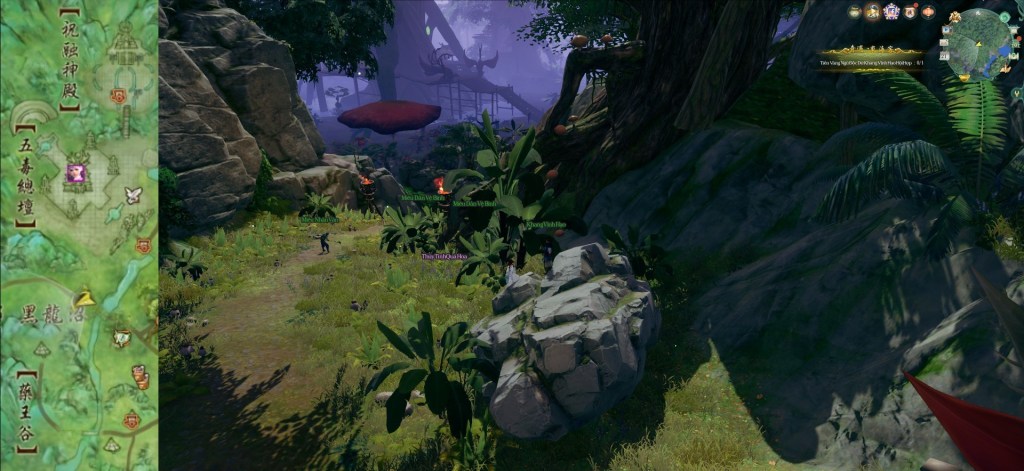1024x471 pixels.
Task: Select the 五毒總壇 location label on map
Action: pos(26,177)
